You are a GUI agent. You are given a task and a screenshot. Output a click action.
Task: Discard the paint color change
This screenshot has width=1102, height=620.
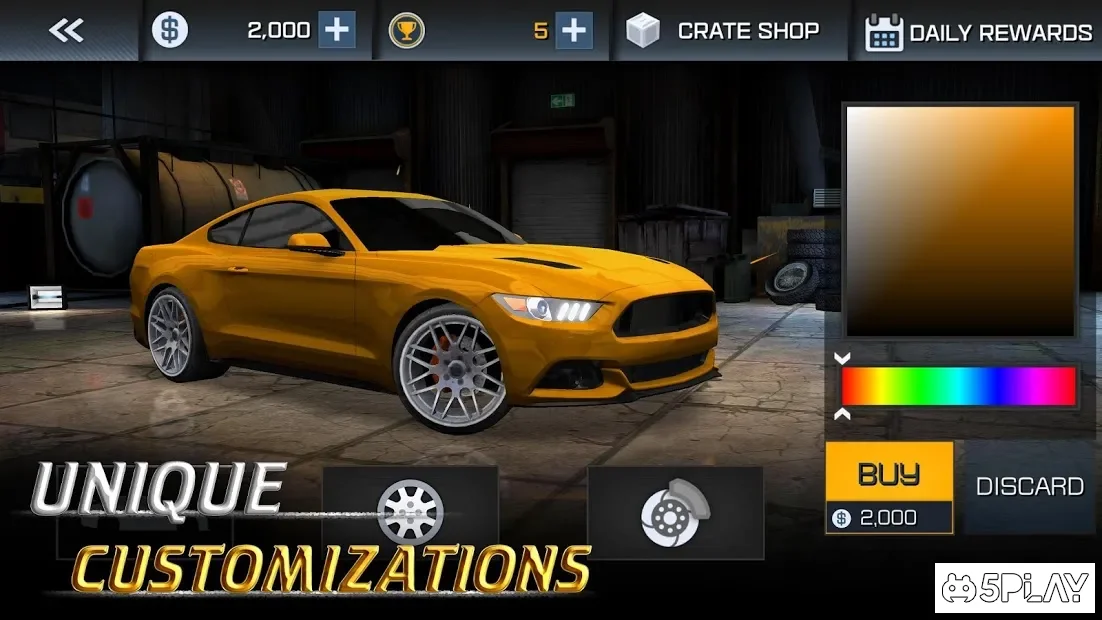(1029, 487)
